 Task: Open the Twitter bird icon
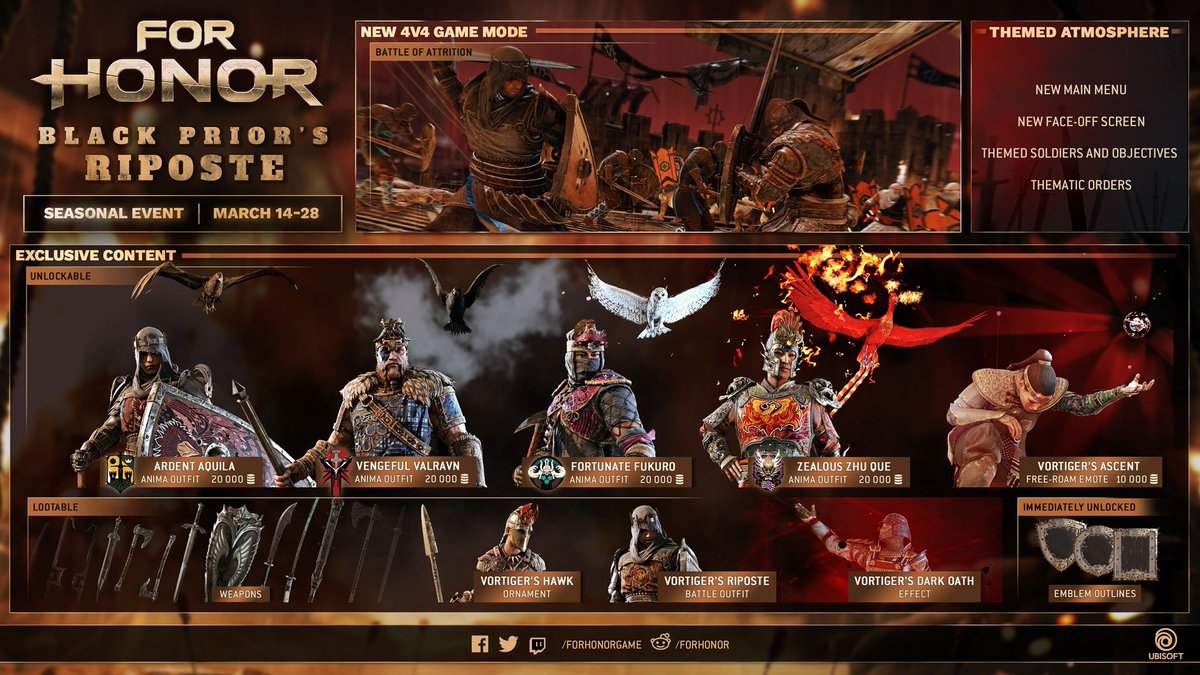tap(508, 644)
